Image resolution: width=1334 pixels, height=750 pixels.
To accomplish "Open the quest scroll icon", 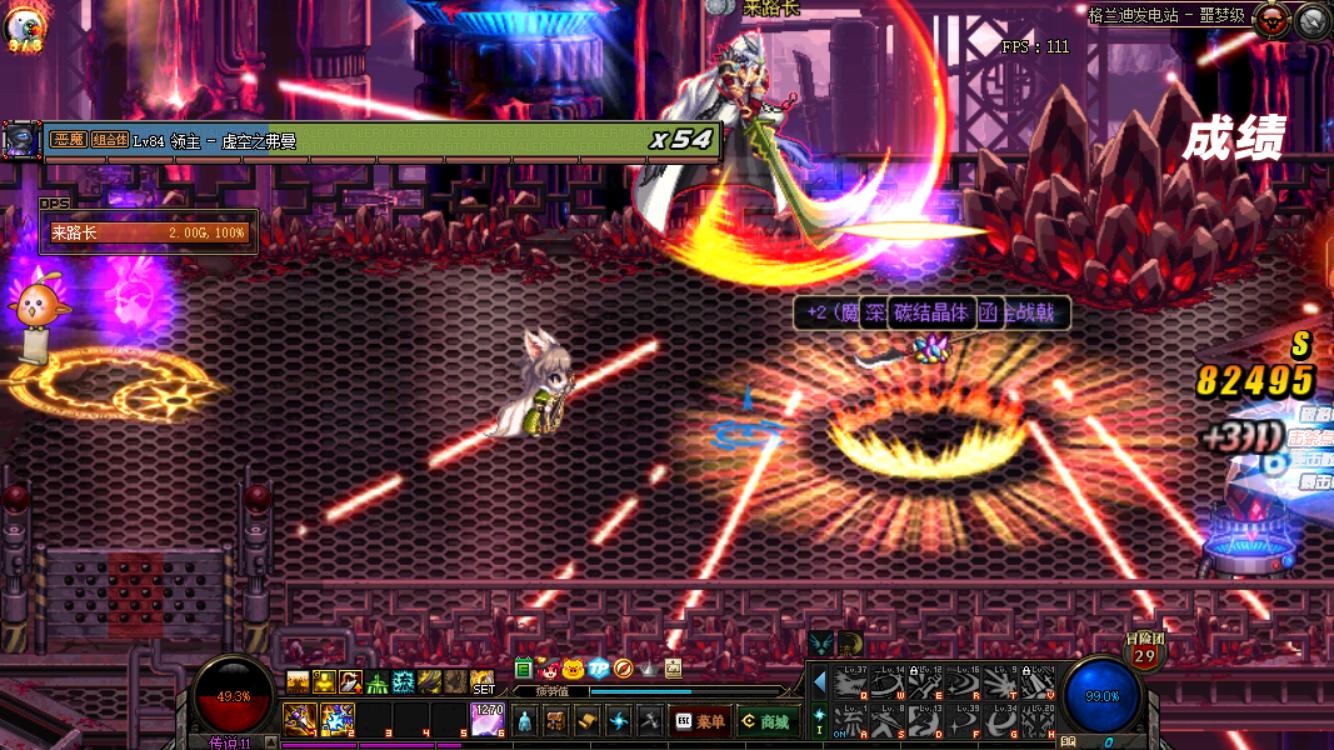I will [x=587, y=721].
